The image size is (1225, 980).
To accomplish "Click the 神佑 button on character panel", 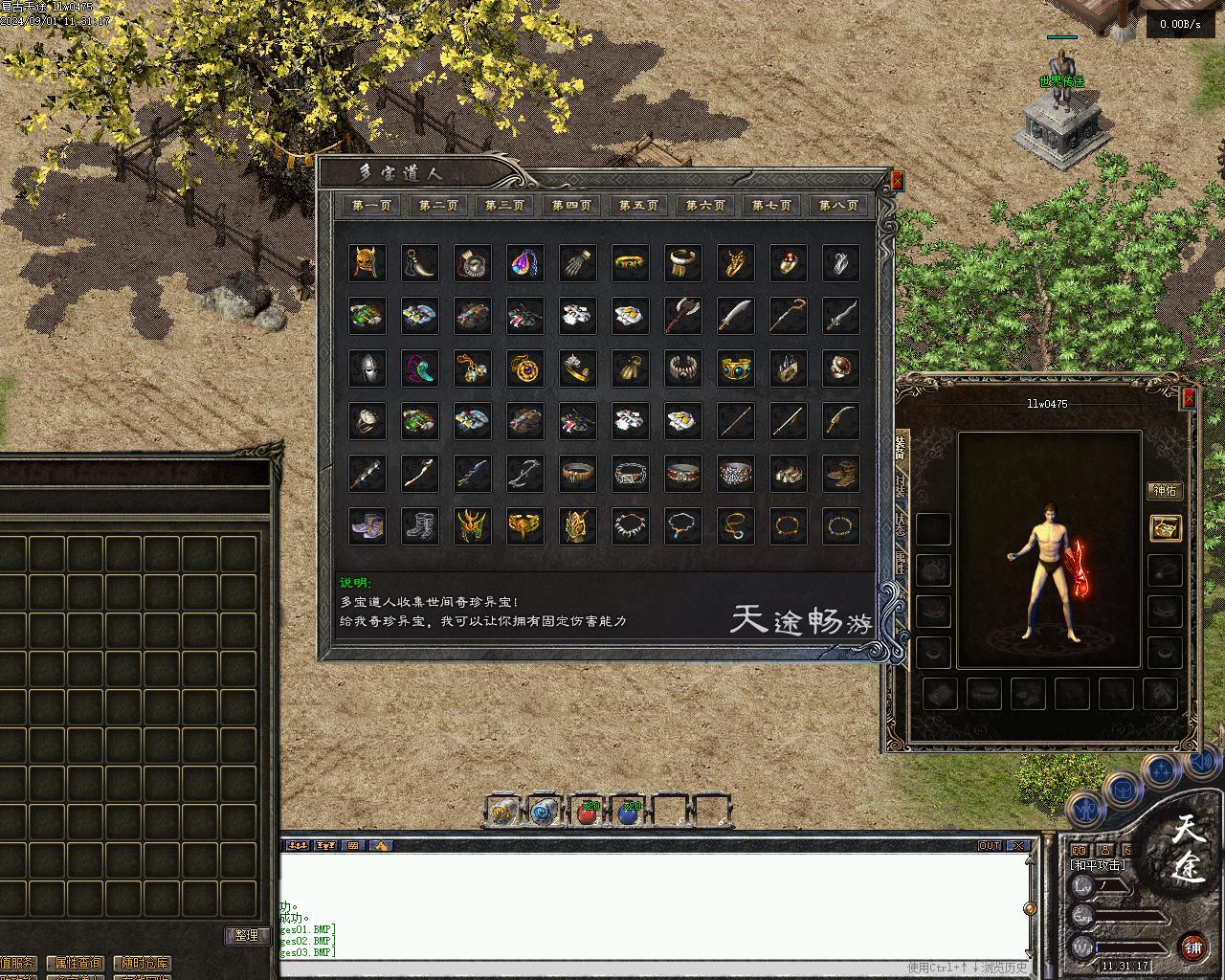I will click(x=1165, y=491).
